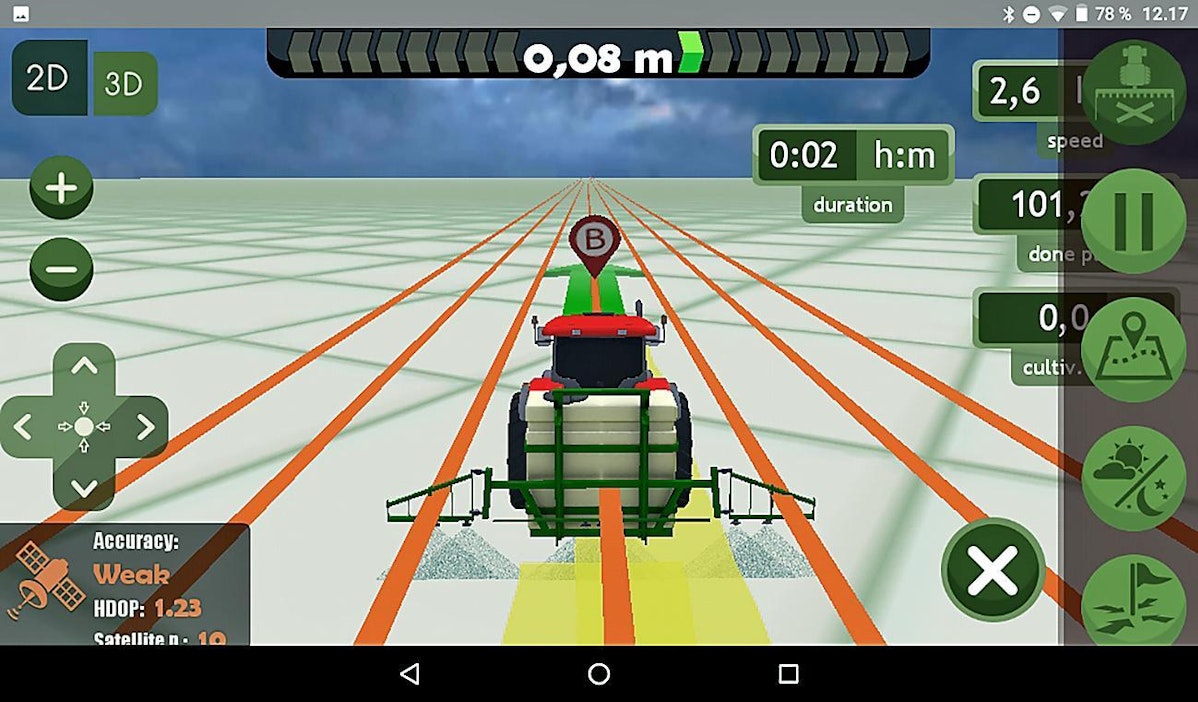Open the tractor implement settings icon
The height and width of the screenshot is (702, 1198).
[1133, 92]
